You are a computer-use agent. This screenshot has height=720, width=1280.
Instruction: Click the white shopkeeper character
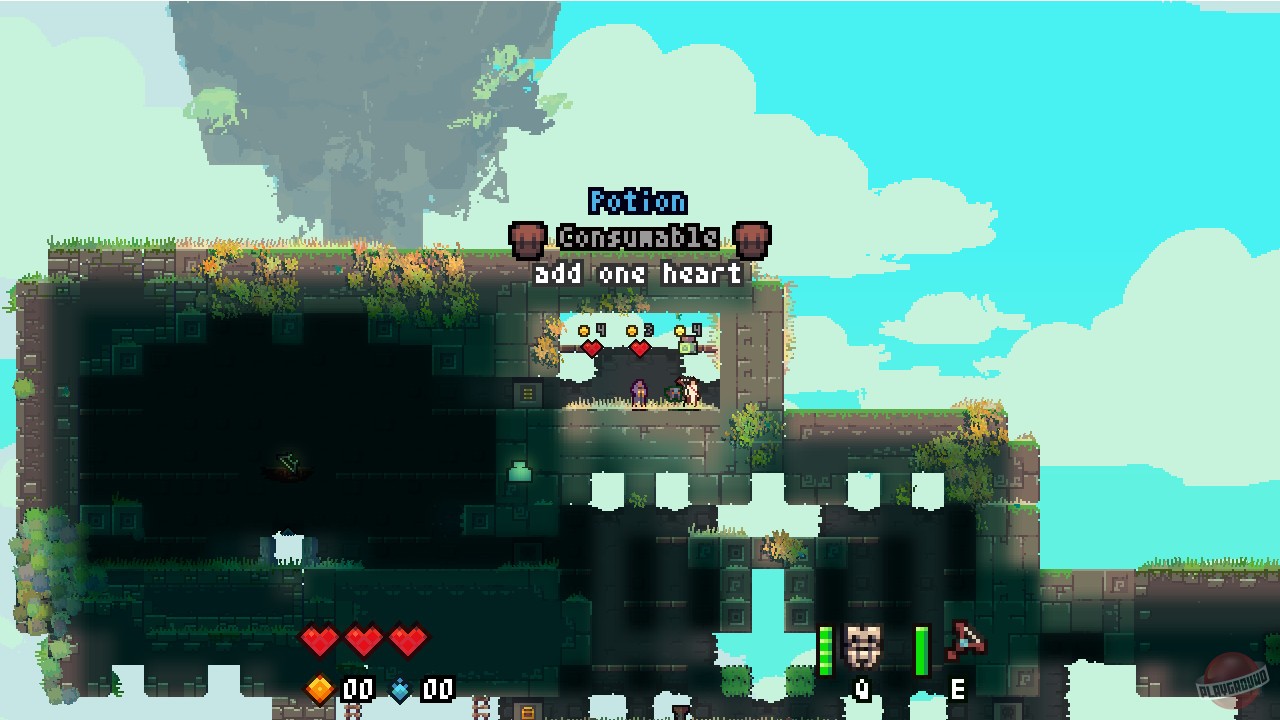(690, 392)
